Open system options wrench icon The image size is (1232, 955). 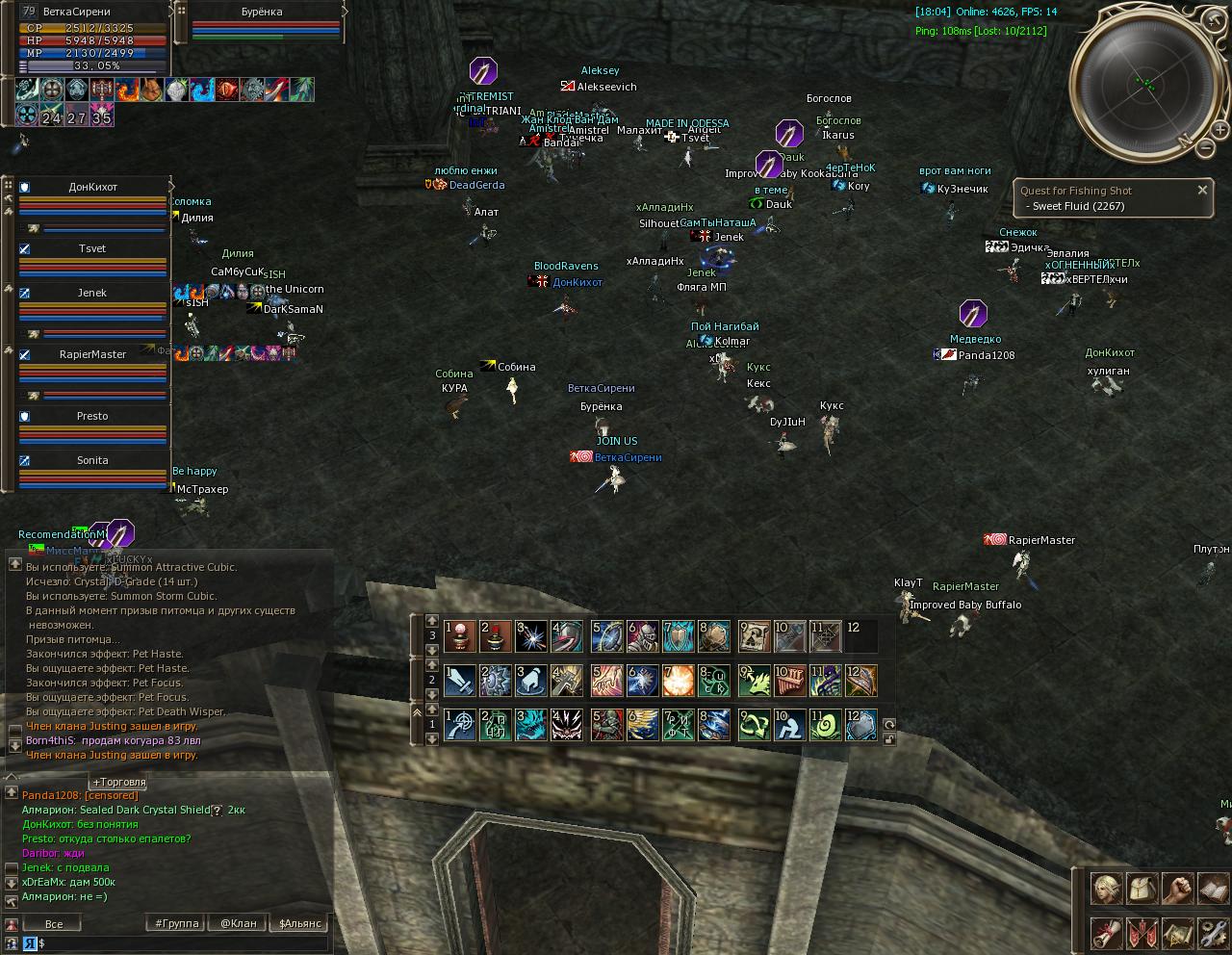(1213, 933)
